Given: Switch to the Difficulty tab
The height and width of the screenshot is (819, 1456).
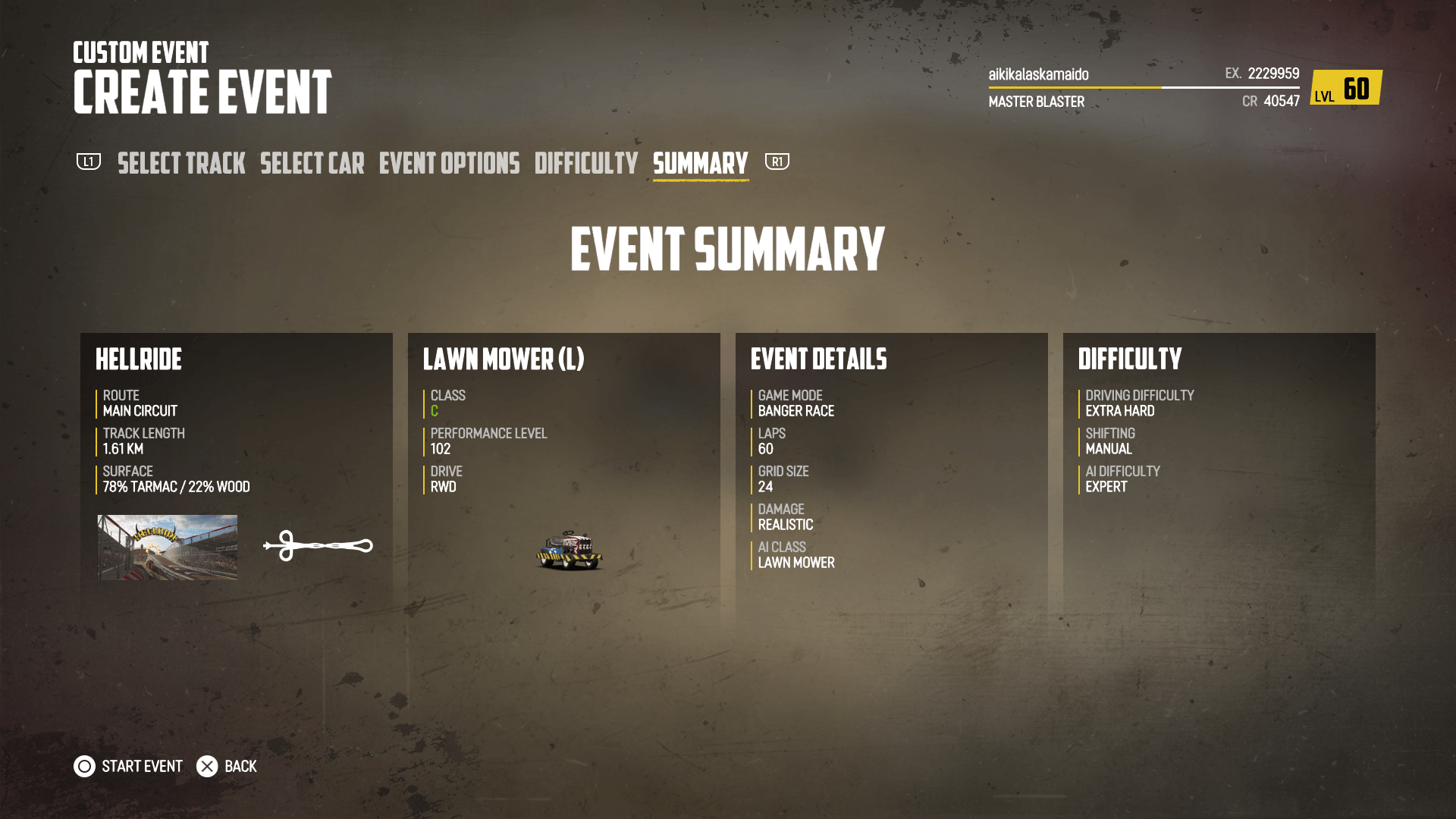Looking at the screenshot, I should (586, 163).
